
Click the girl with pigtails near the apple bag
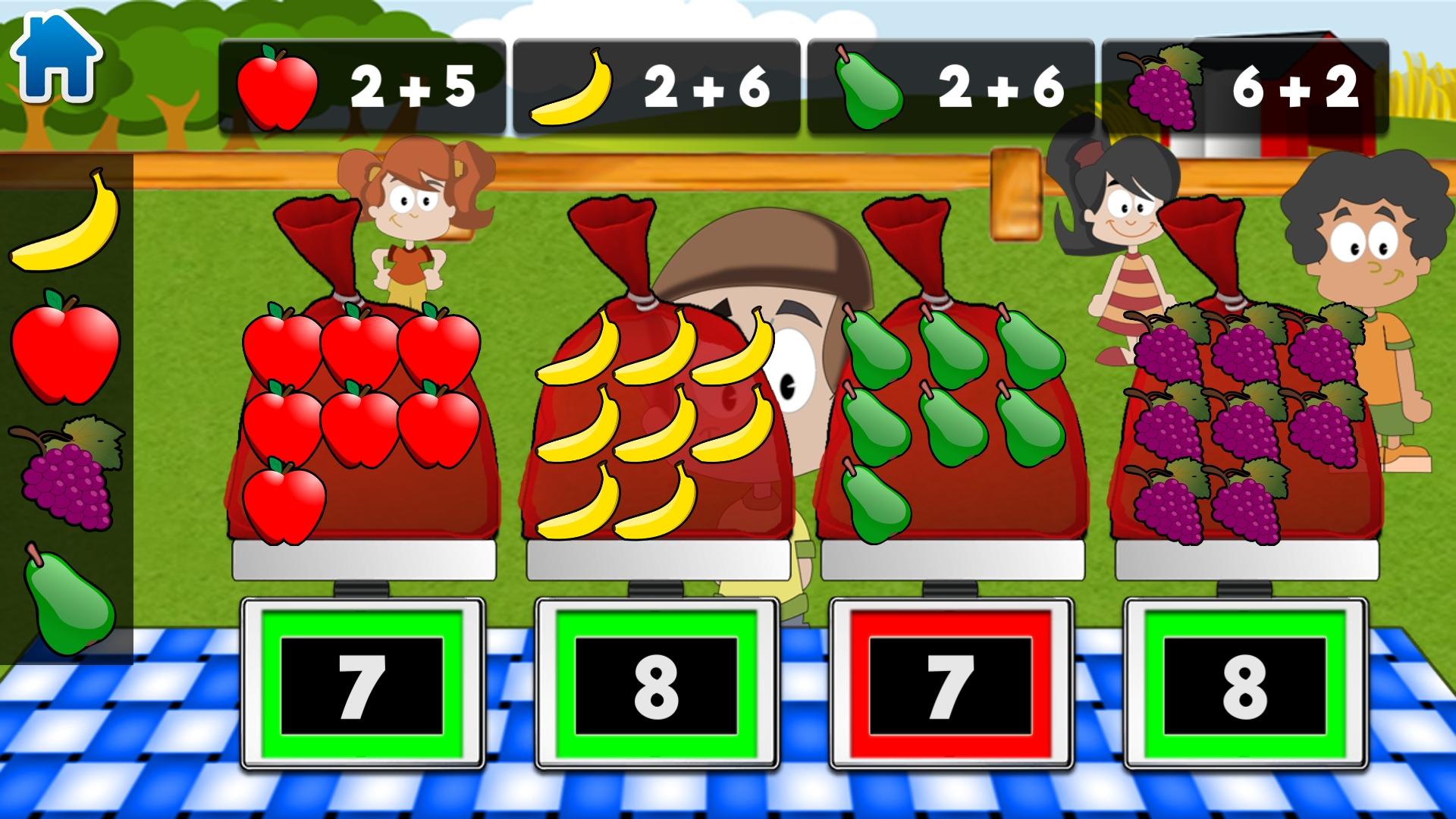coord(413,212)
